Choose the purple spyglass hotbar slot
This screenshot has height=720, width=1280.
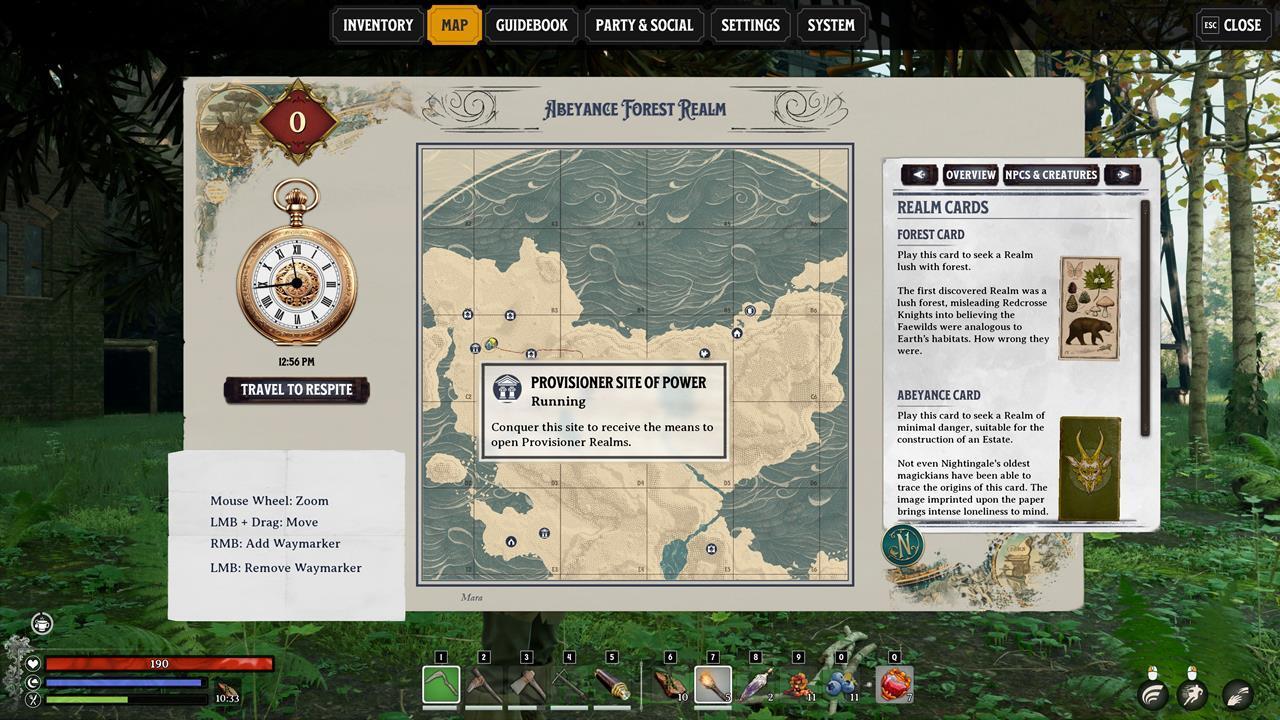[x=755, y=685]
